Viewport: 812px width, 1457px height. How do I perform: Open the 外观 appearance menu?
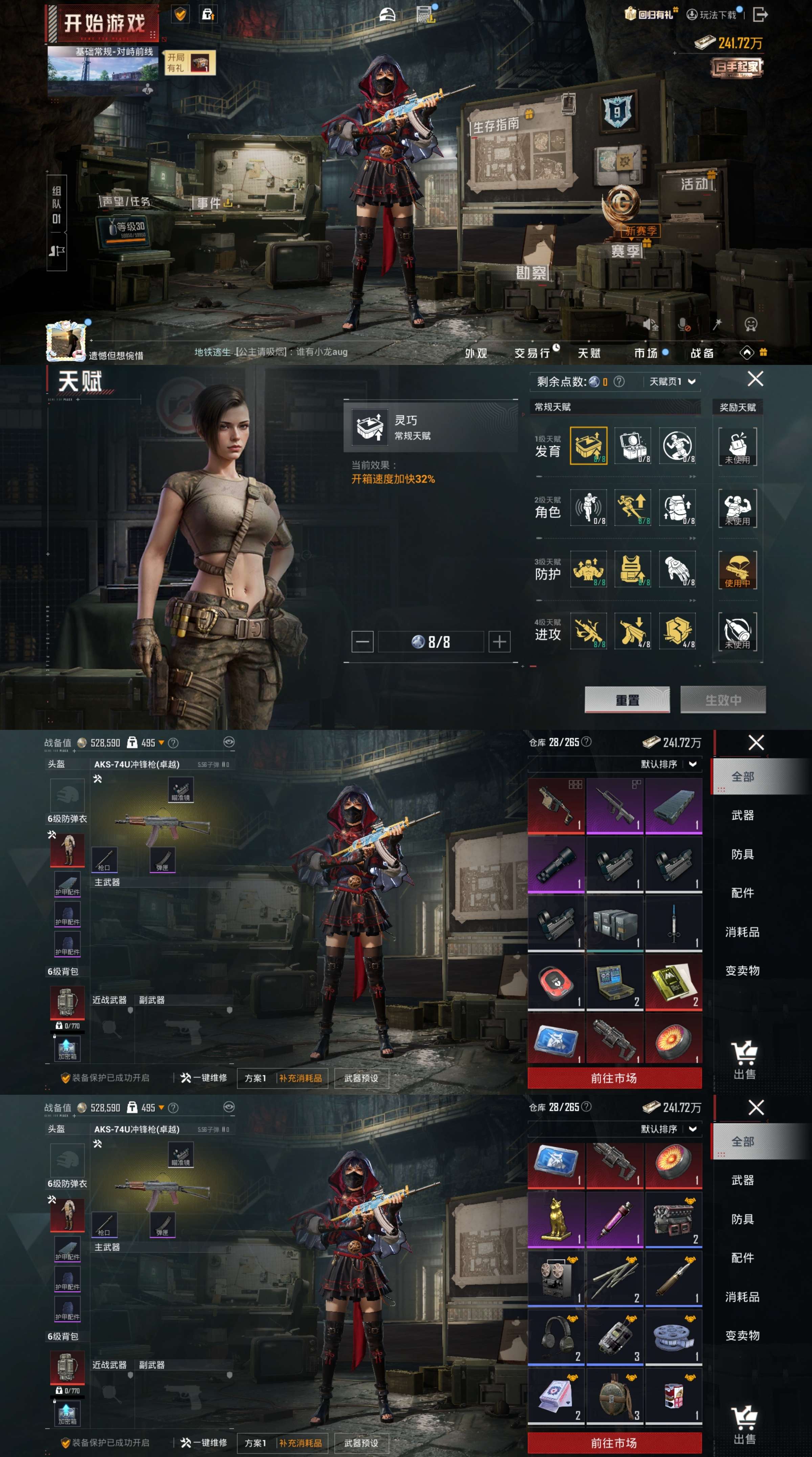pyautogui.click(x=476, y=353)
